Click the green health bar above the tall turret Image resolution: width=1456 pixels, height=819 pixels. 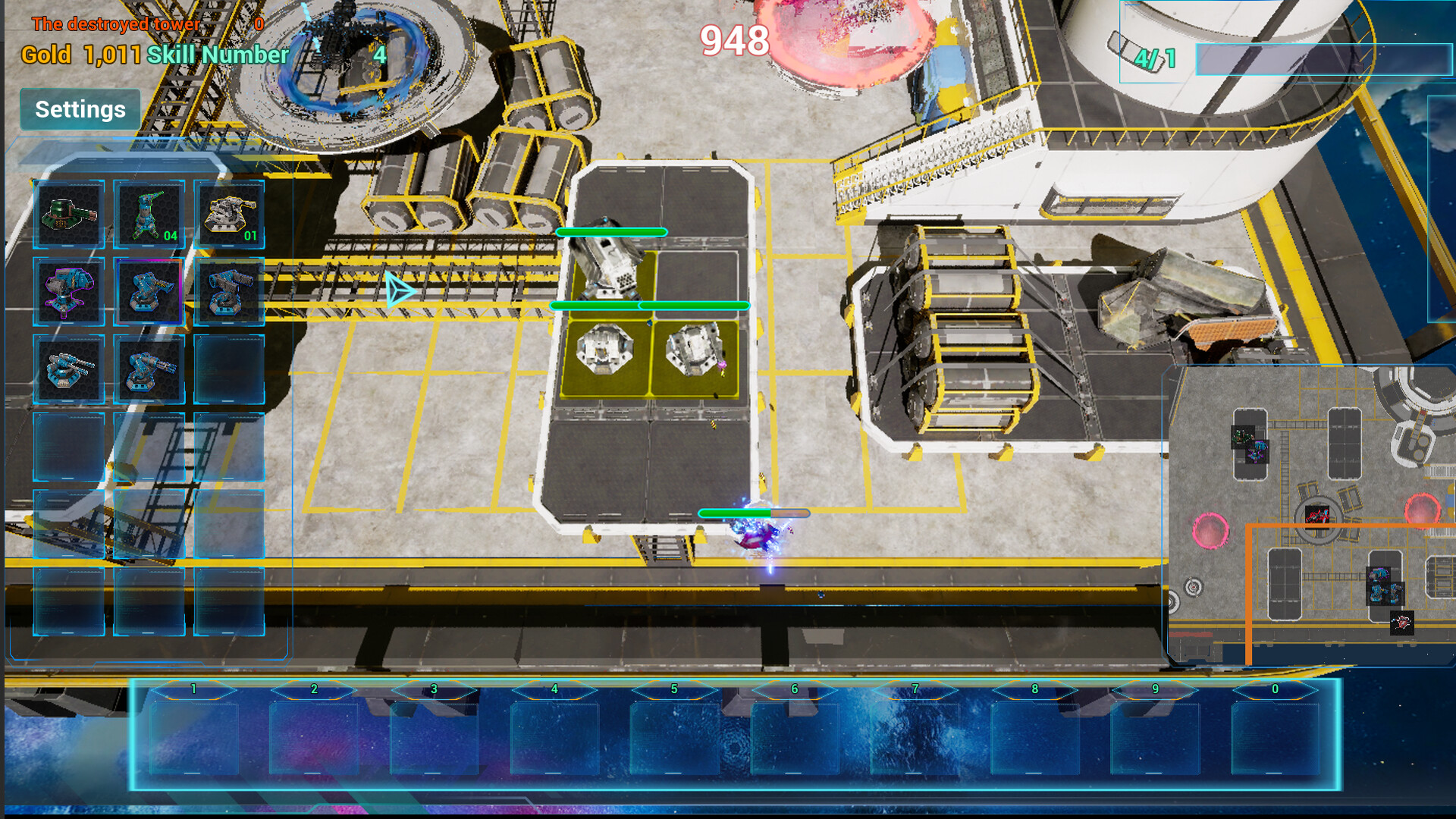610,232
